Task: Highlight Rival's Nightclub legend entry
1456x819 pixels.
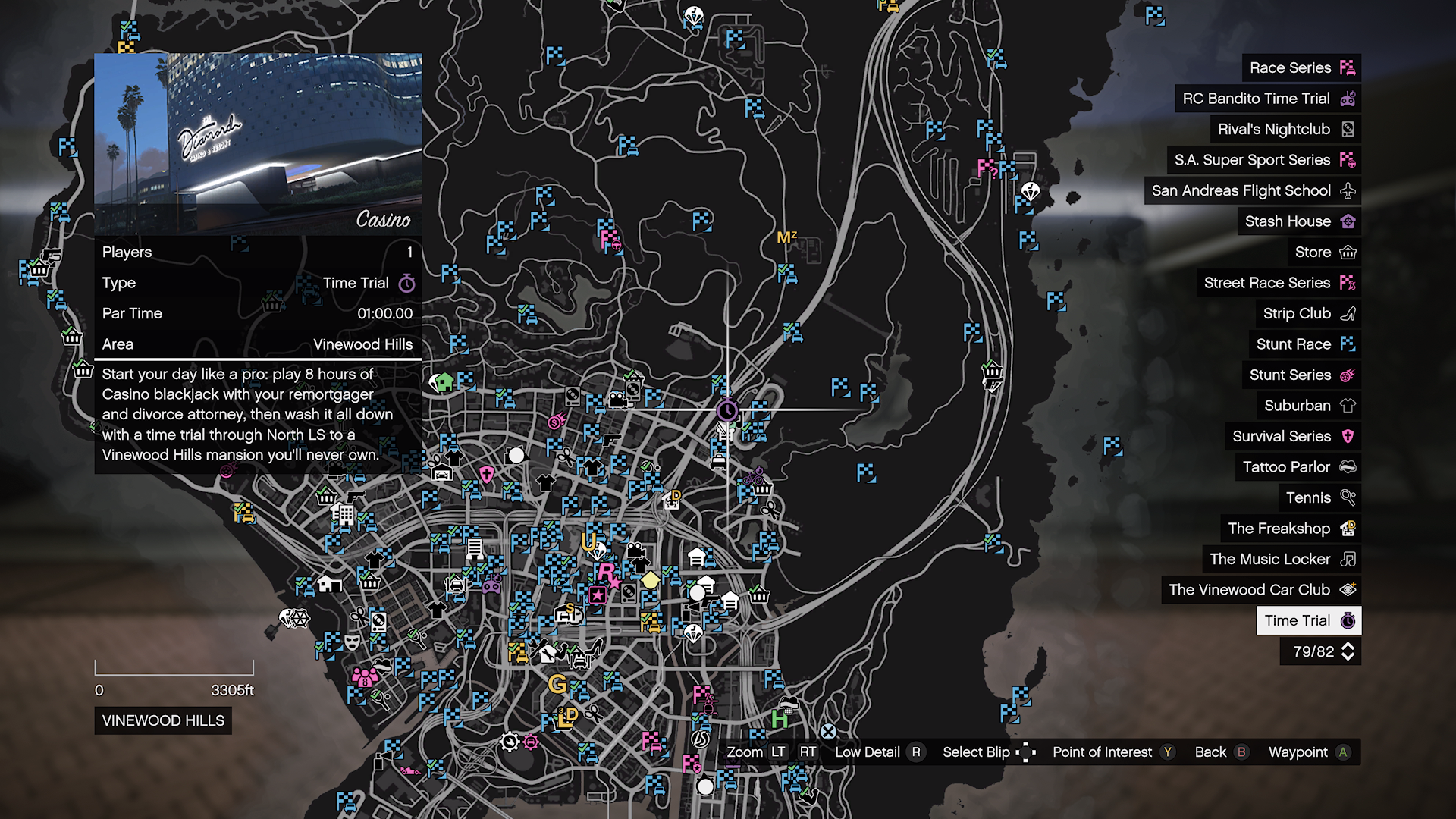Action: [1284, 129]
